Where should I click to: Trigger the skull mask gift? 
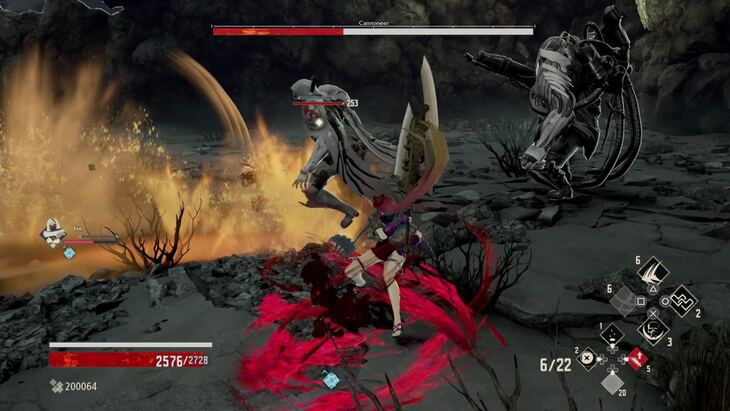[x=653, y=328]
